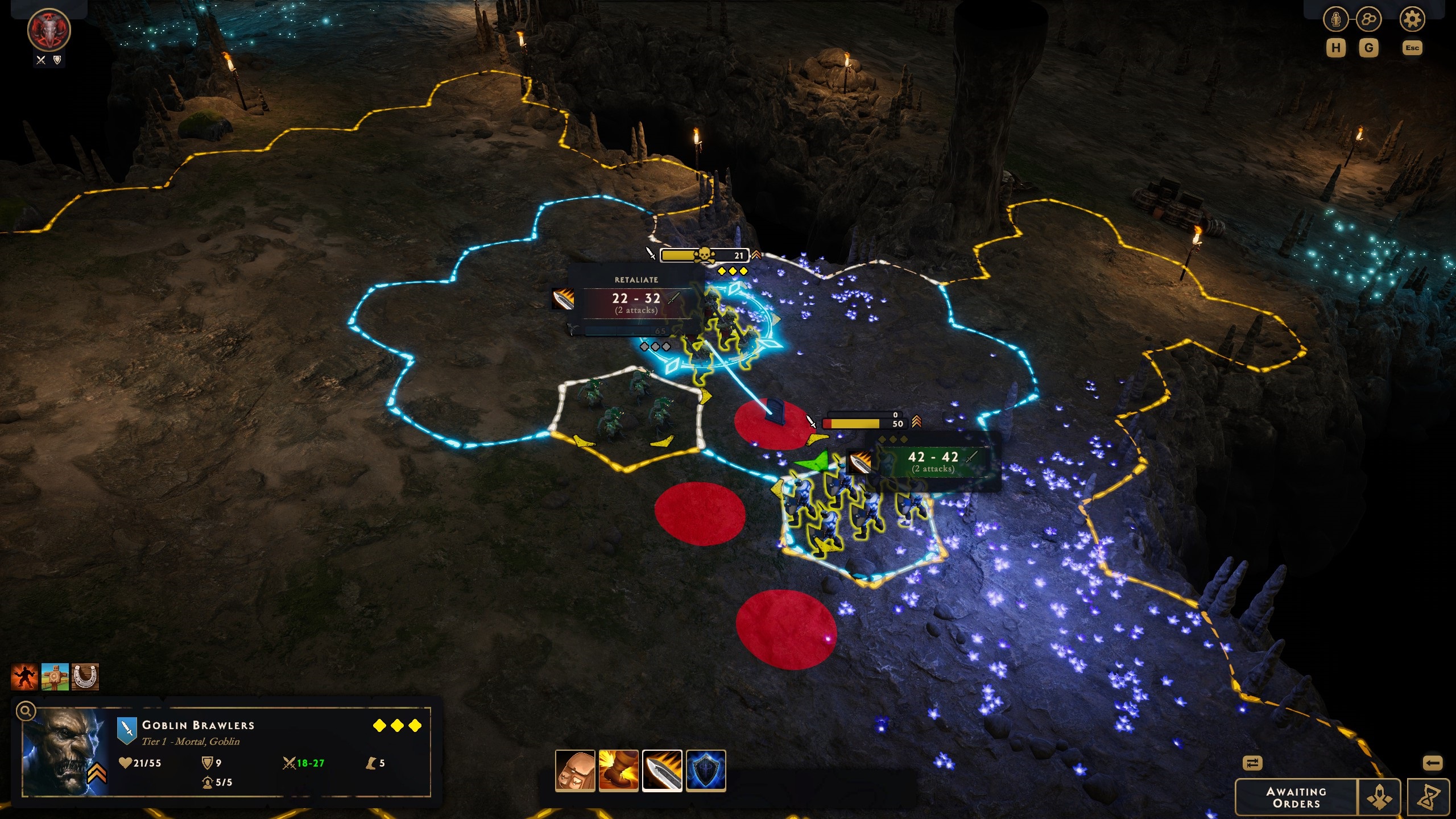Image resolution: width=1456 pixels, height=819 pixels.
Task: Show the training dummy status effect
Action: [x=55, y=677]
